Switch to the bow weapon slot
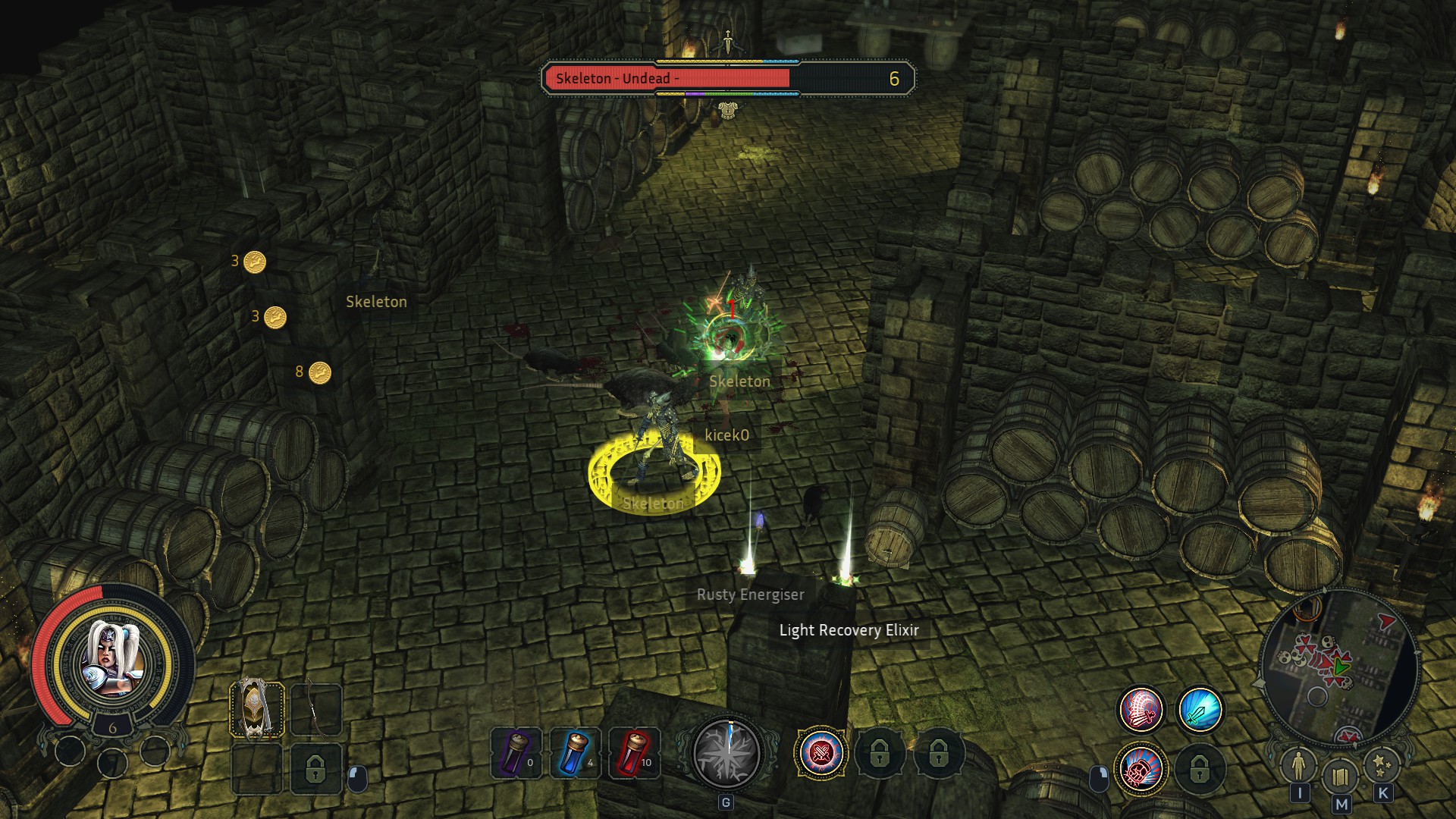Viewport: 1456px width, 819px height. 315,710
